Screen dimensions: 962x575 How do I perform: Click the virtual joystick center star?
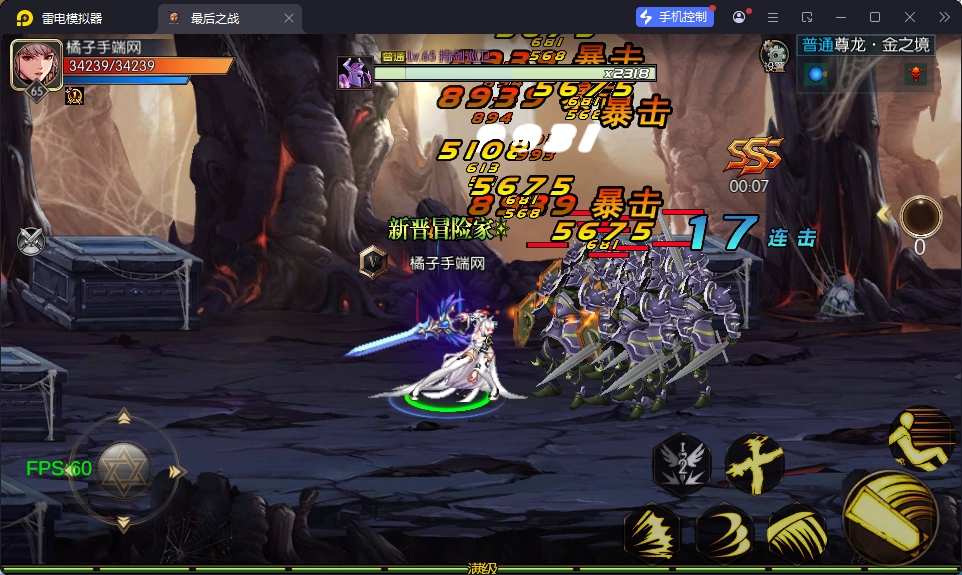pyautogui.click(x=124, y=468)
